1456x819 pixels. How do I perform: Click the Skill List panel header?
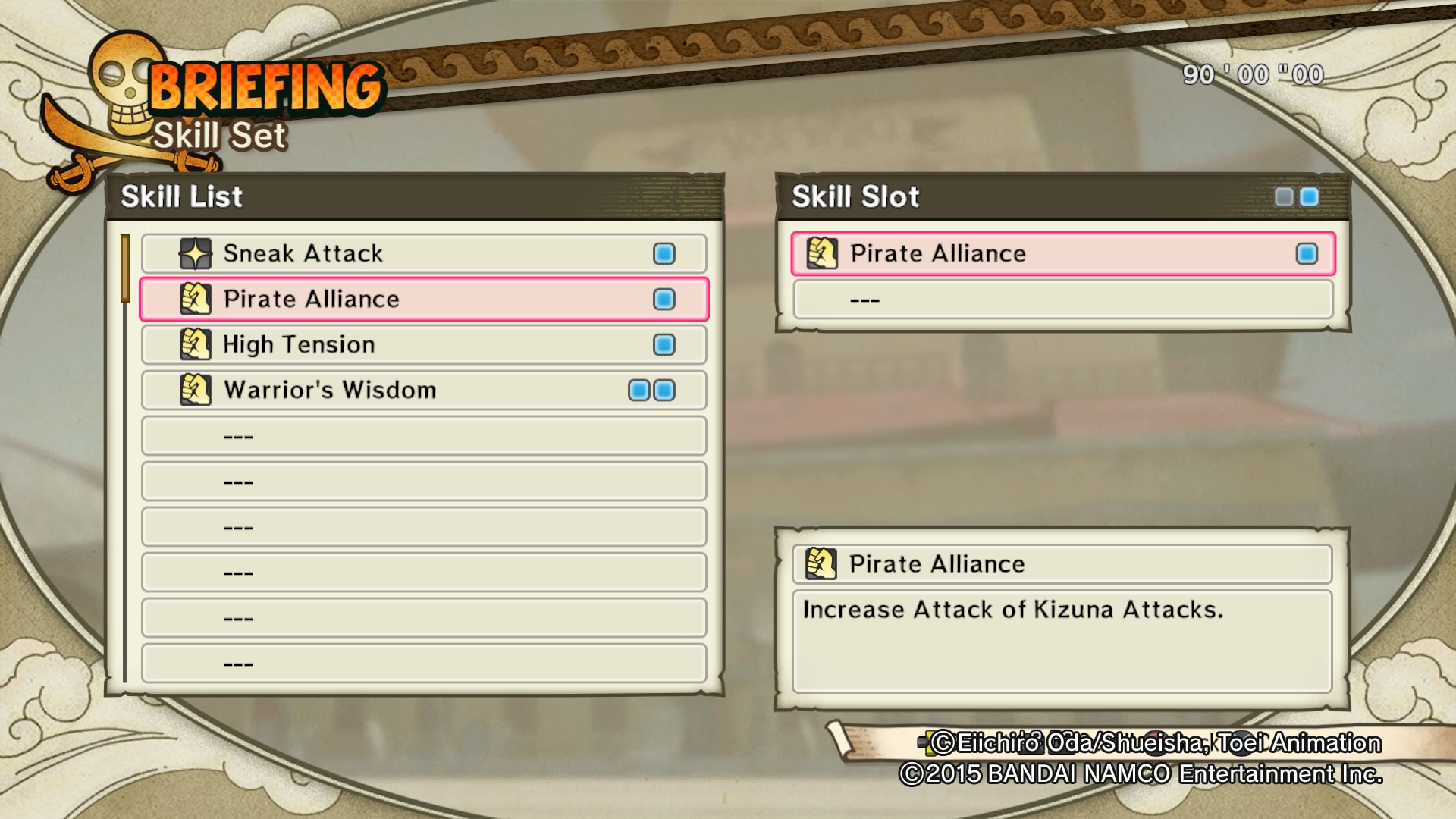click(182, 196)
